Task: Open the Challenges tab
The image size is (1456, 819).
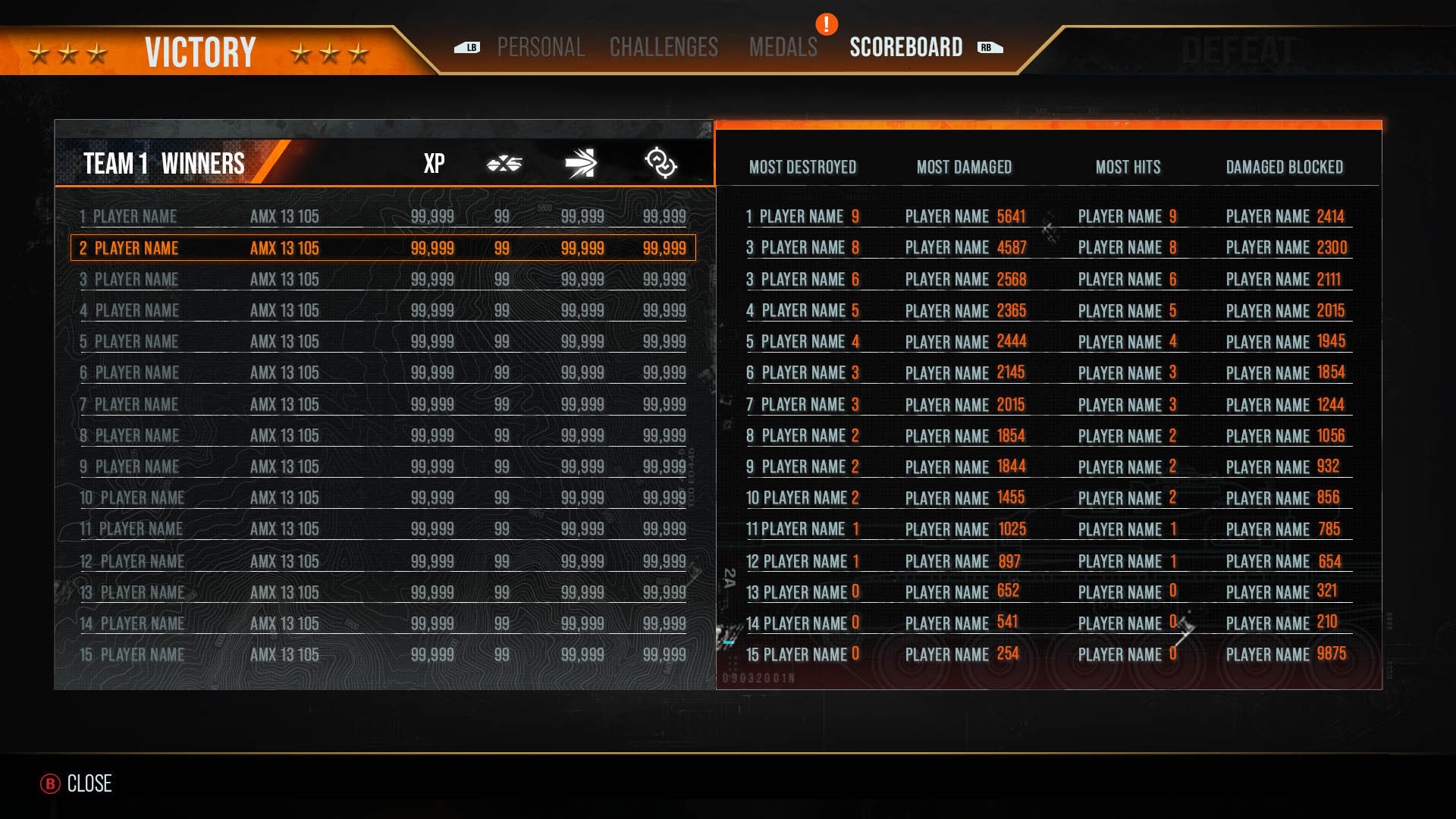Action: pos(664,48)
